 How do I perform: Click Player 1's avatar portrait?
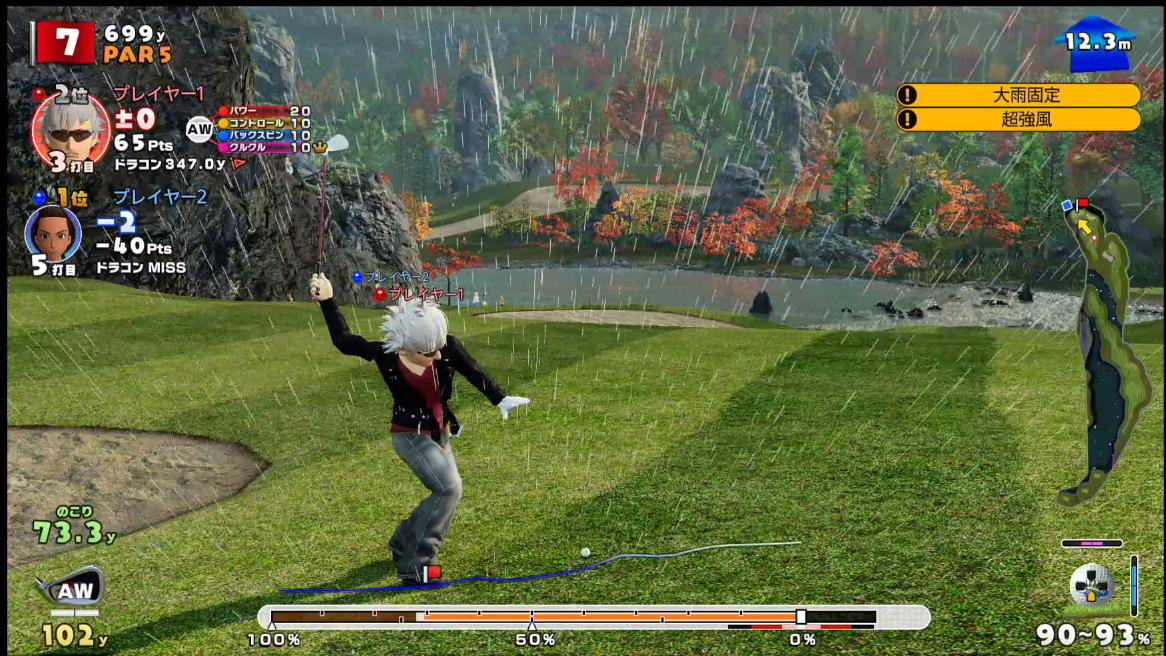pos(70,130)
